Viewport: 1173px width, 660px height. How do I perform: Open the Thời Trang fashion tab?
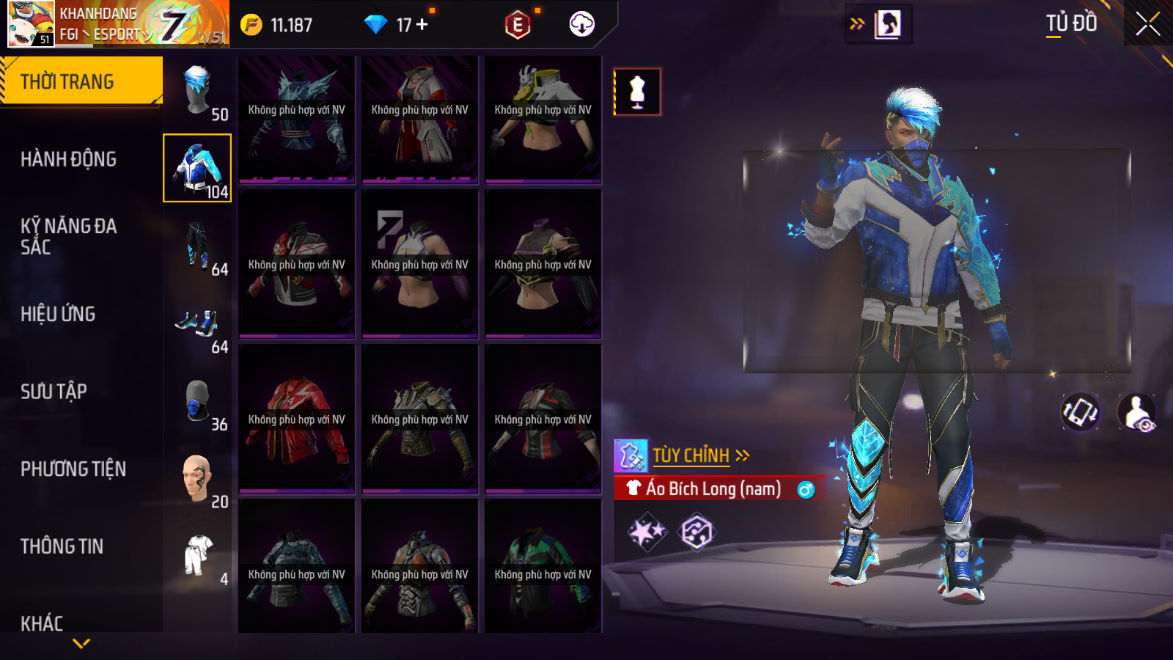68,82
